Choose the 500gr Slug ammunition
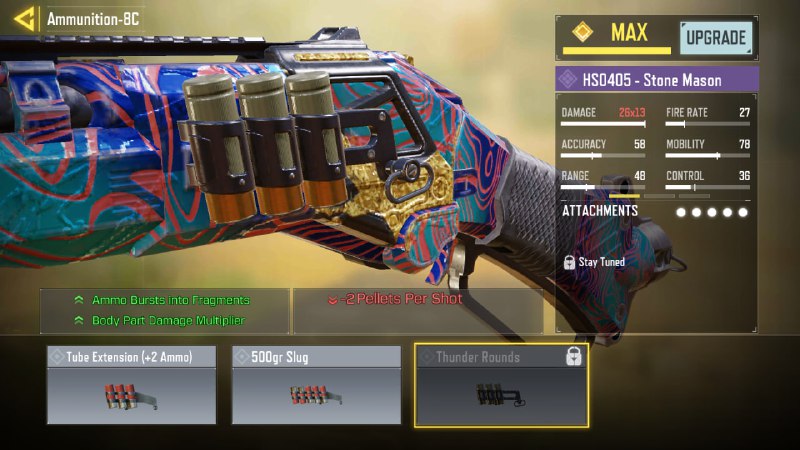800x450 pixels. coord(316,385)
